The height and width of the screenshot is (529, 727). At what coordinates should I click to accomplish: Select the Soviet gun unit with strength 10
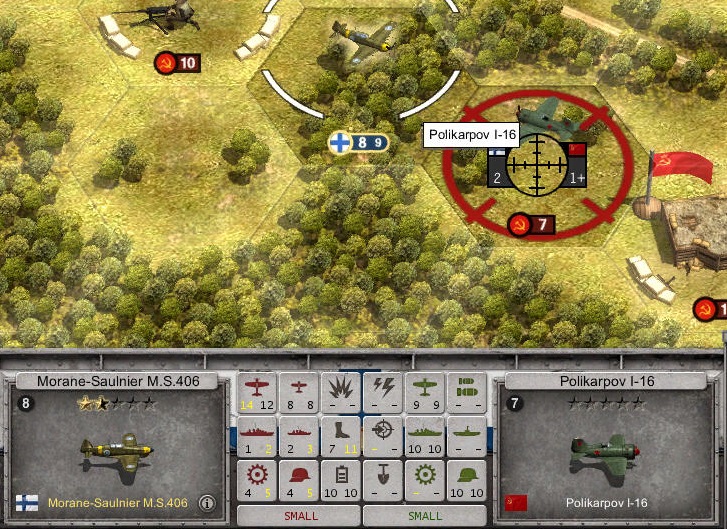[x=150, y=18]
